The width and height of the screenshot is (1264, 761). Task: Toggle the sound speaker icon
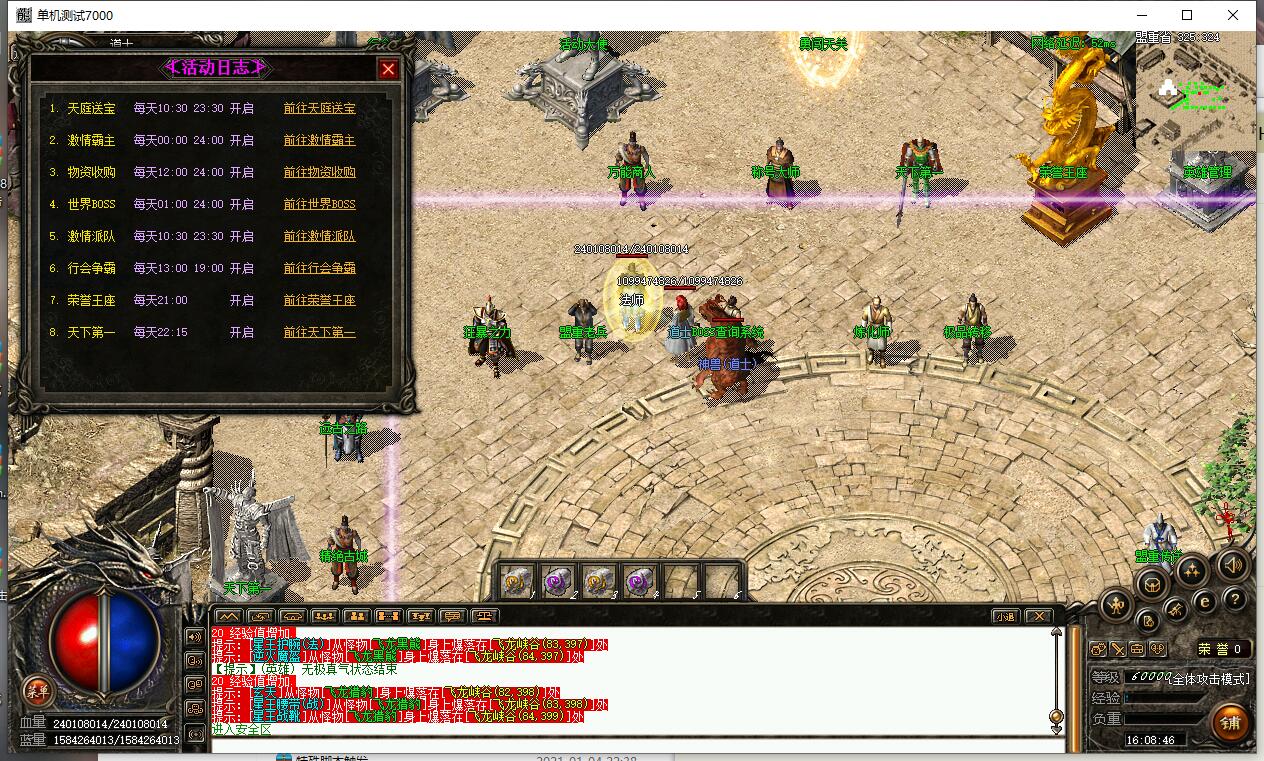[x=1232, y=565]
